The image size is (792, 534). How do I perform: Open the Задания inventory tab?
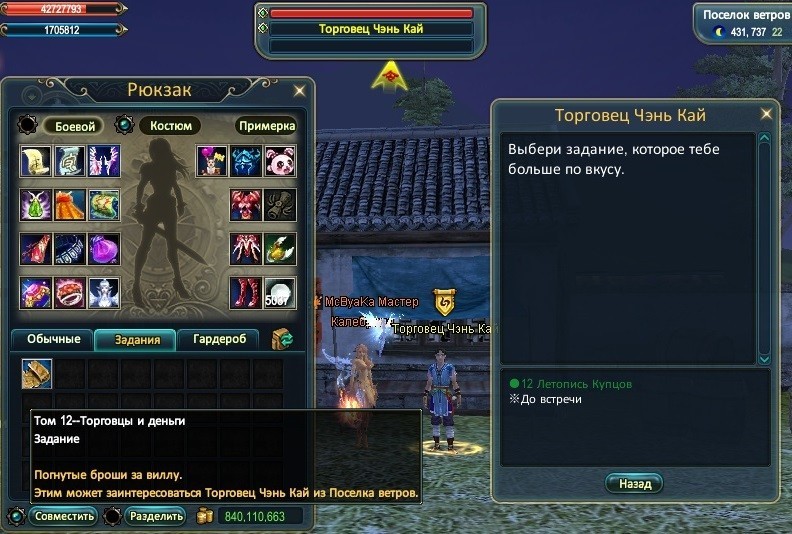pyautogui.click(x=136, y=339)
